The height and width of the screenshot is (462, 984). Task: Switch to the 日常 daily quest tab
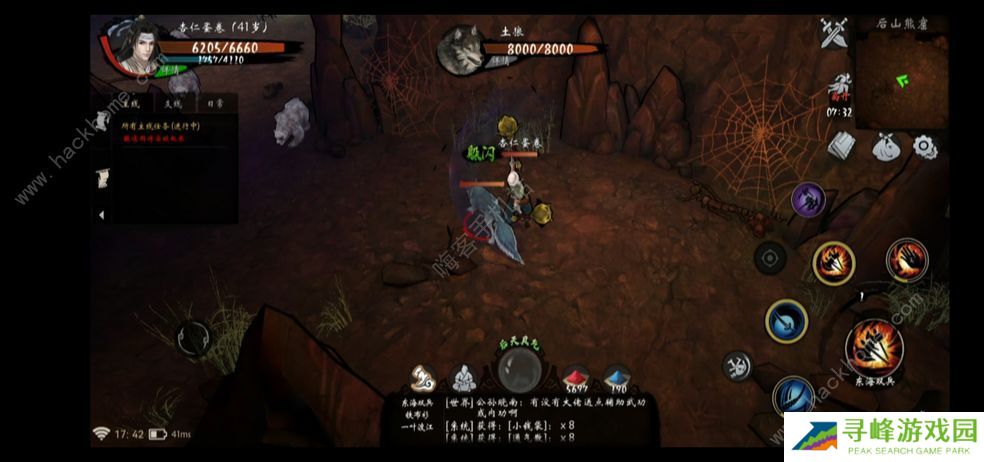click(x=214, y=102)
